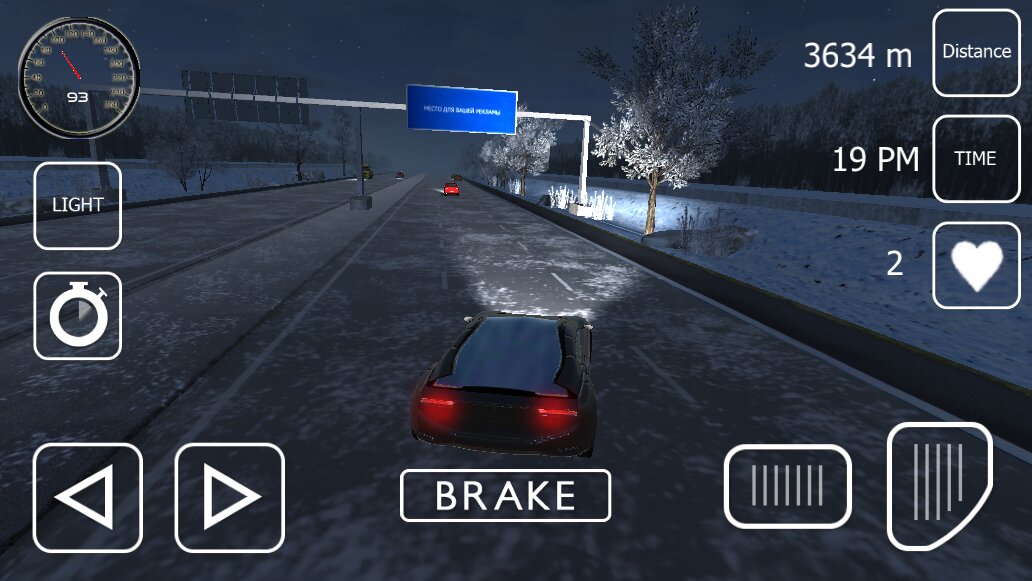The image size is (1032, 581).
Task: Hit the BRAKE button
Action: pos(505,495)
